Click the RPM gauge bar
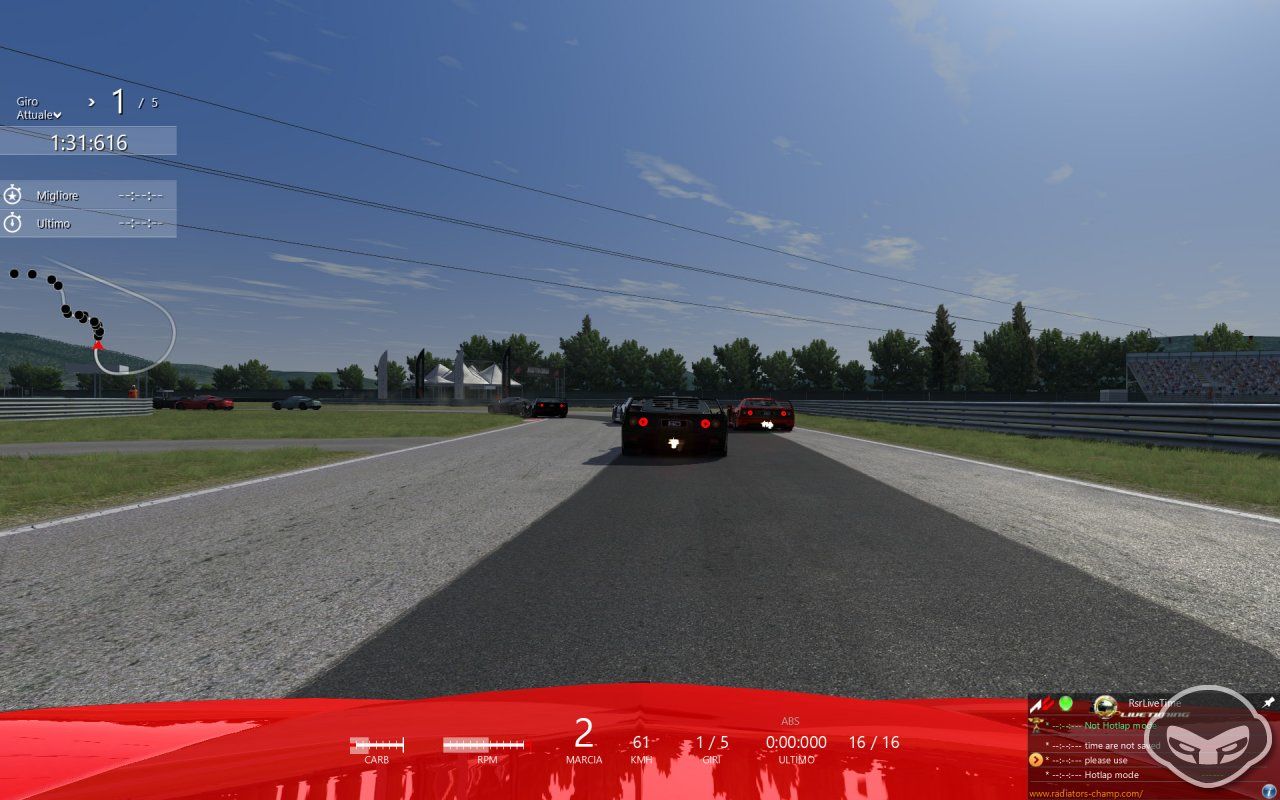 pos(482,744)
